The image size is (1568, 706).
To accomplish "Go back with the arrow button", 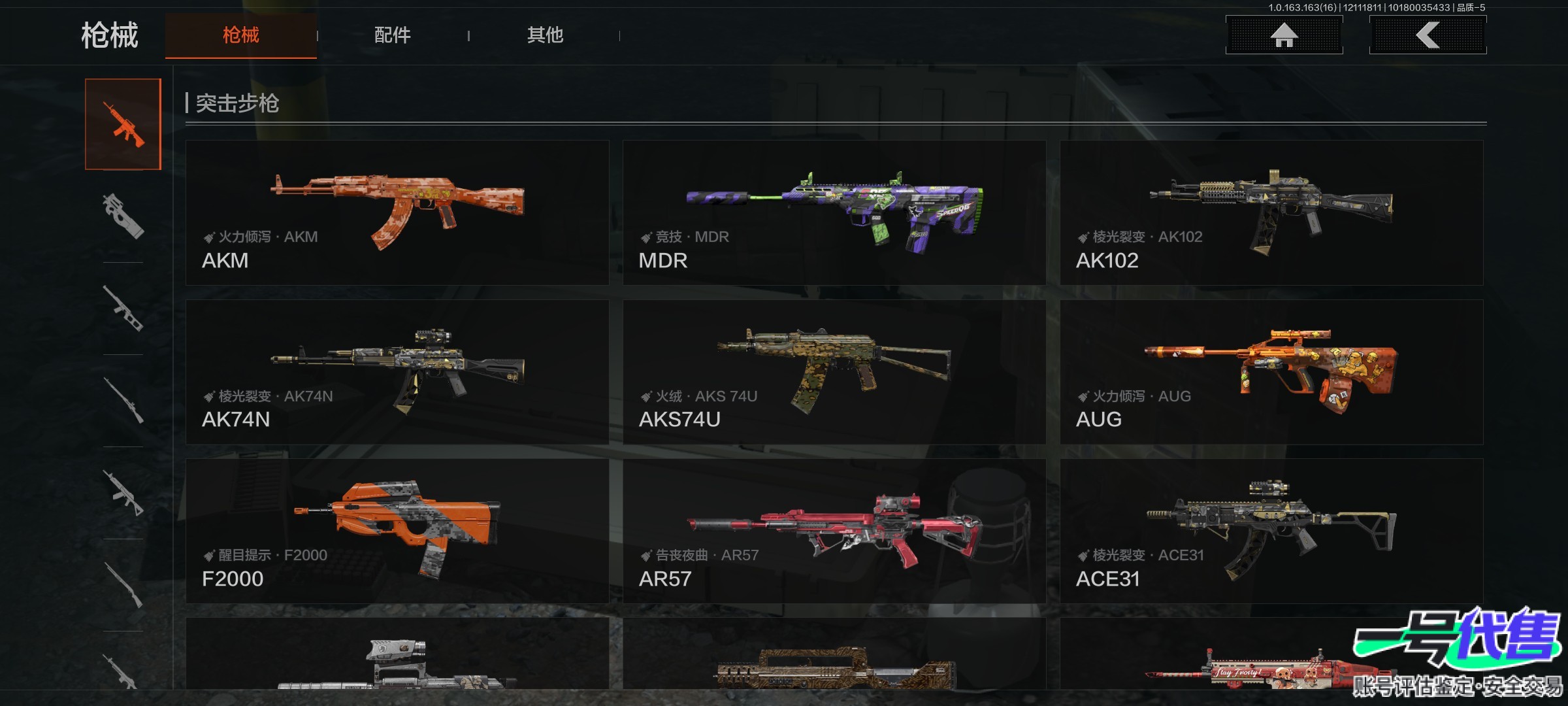I will point(1428,35).
